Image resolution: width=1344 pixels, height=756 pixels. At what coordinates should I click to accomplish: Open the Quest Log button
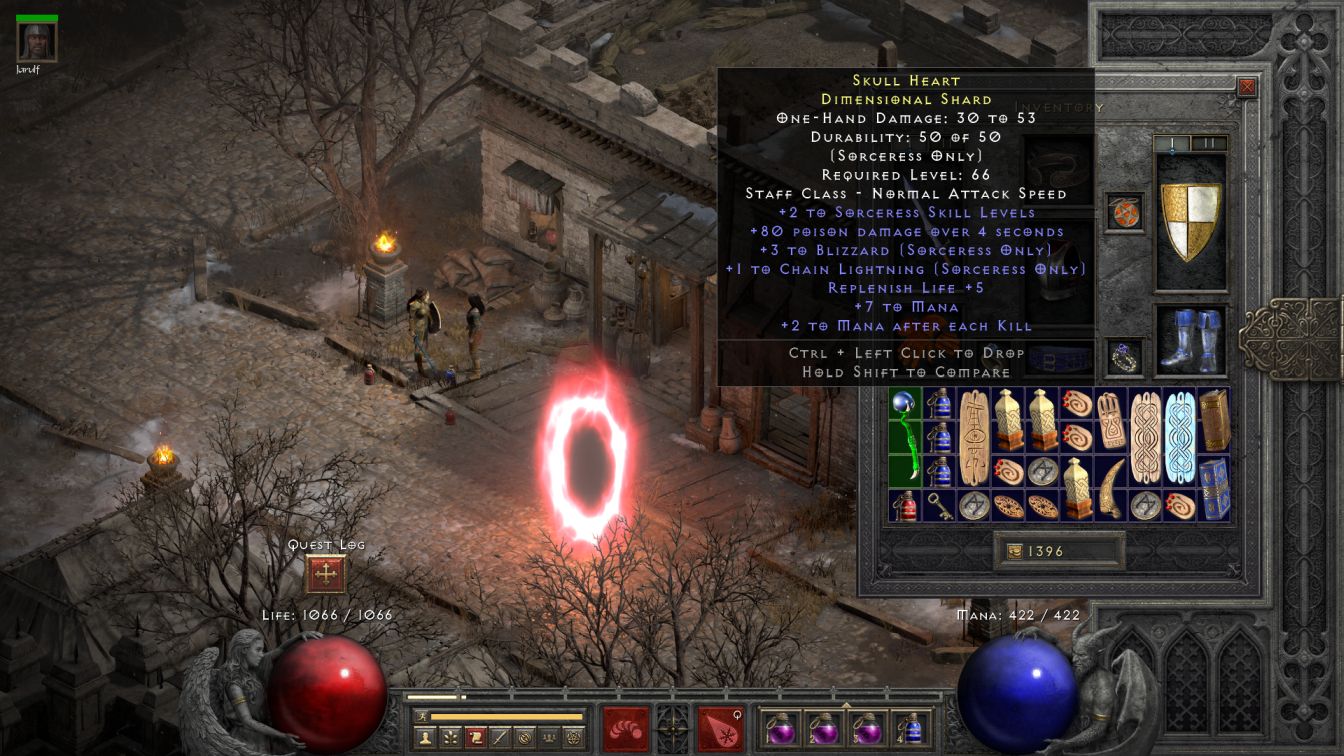(327, 575)
